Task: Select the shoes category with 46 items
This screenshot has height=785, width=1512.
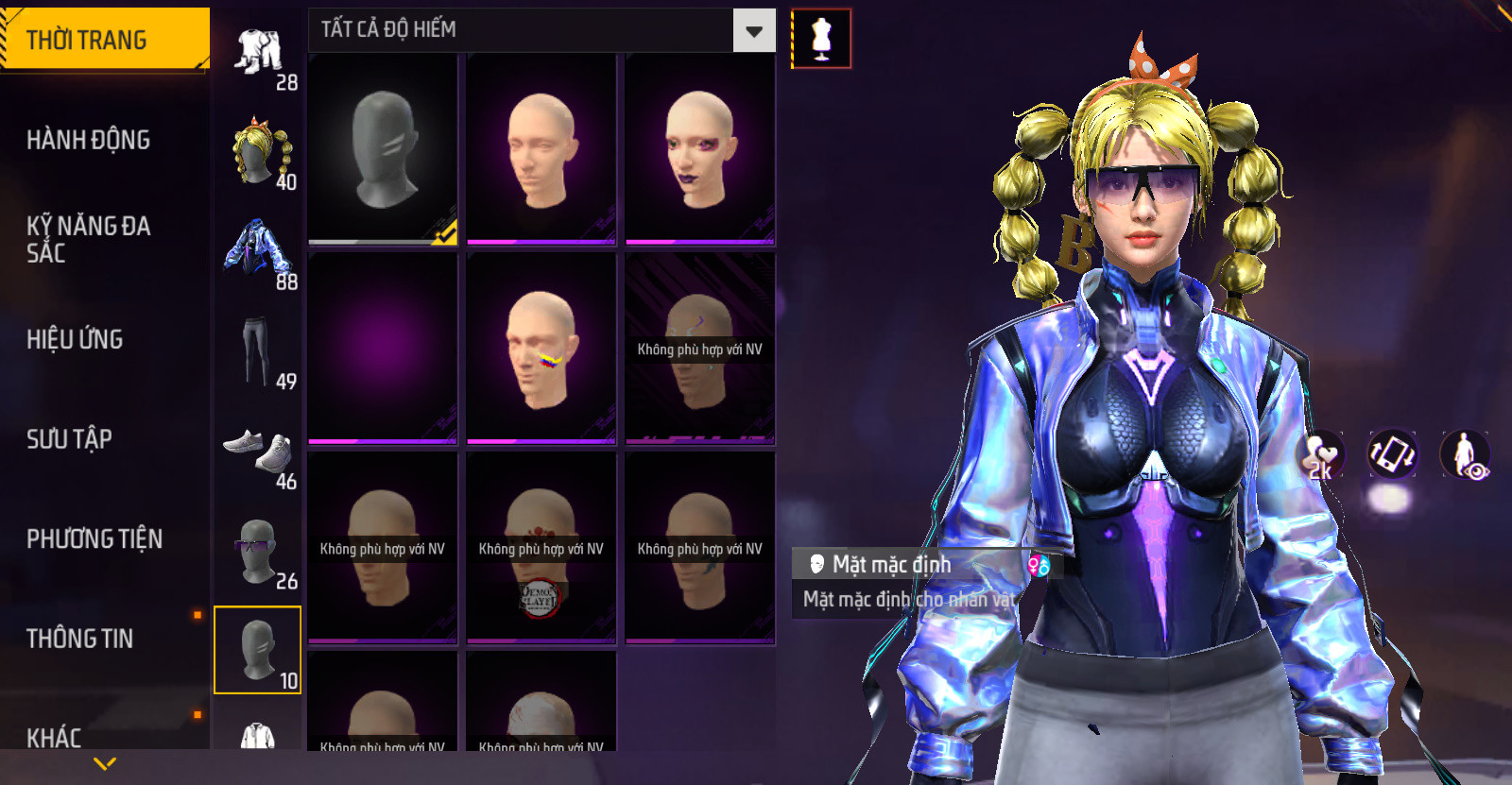Action: (259, 453)
